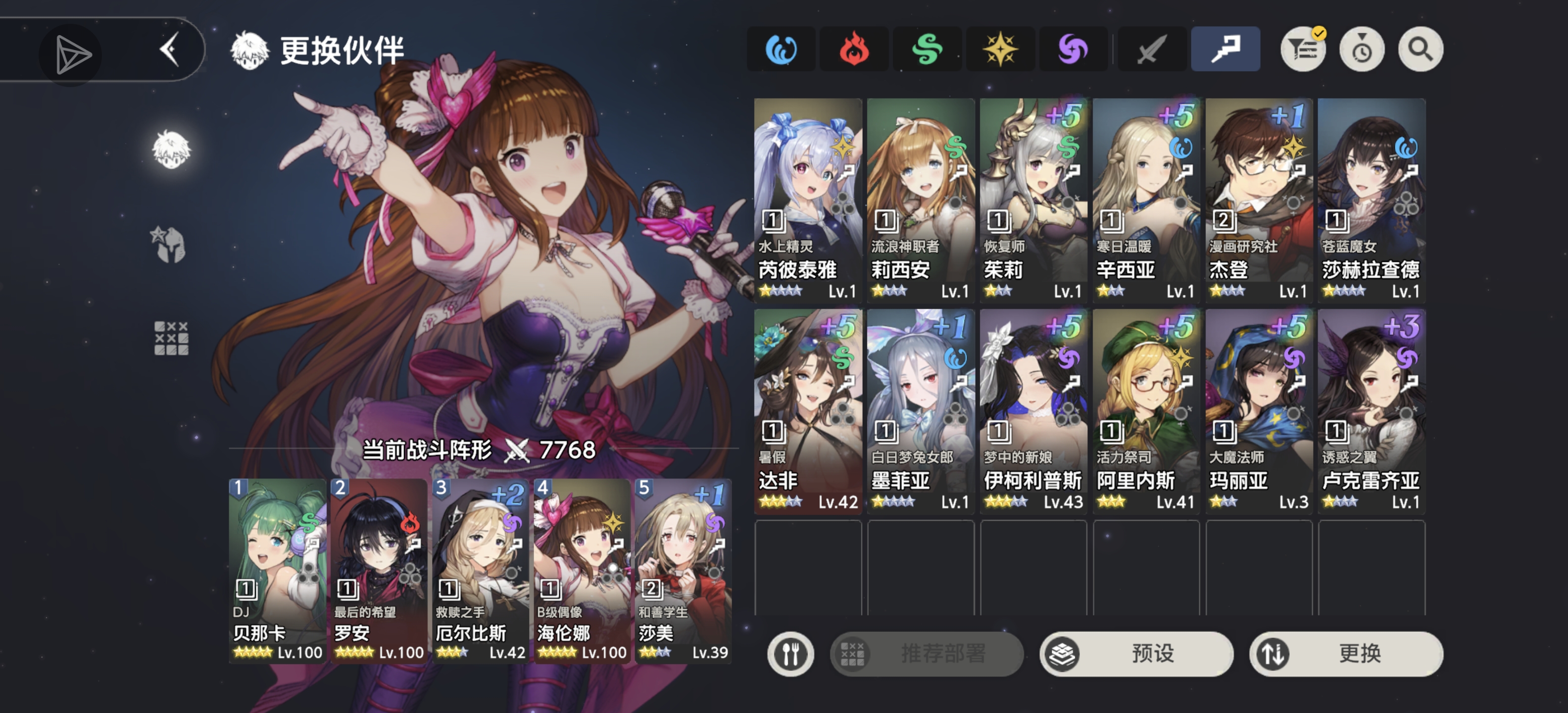The image size is (1568, 713).
Task: Click the 更换 swap button
Action: pyautogui.click(x=1346, y=653)
